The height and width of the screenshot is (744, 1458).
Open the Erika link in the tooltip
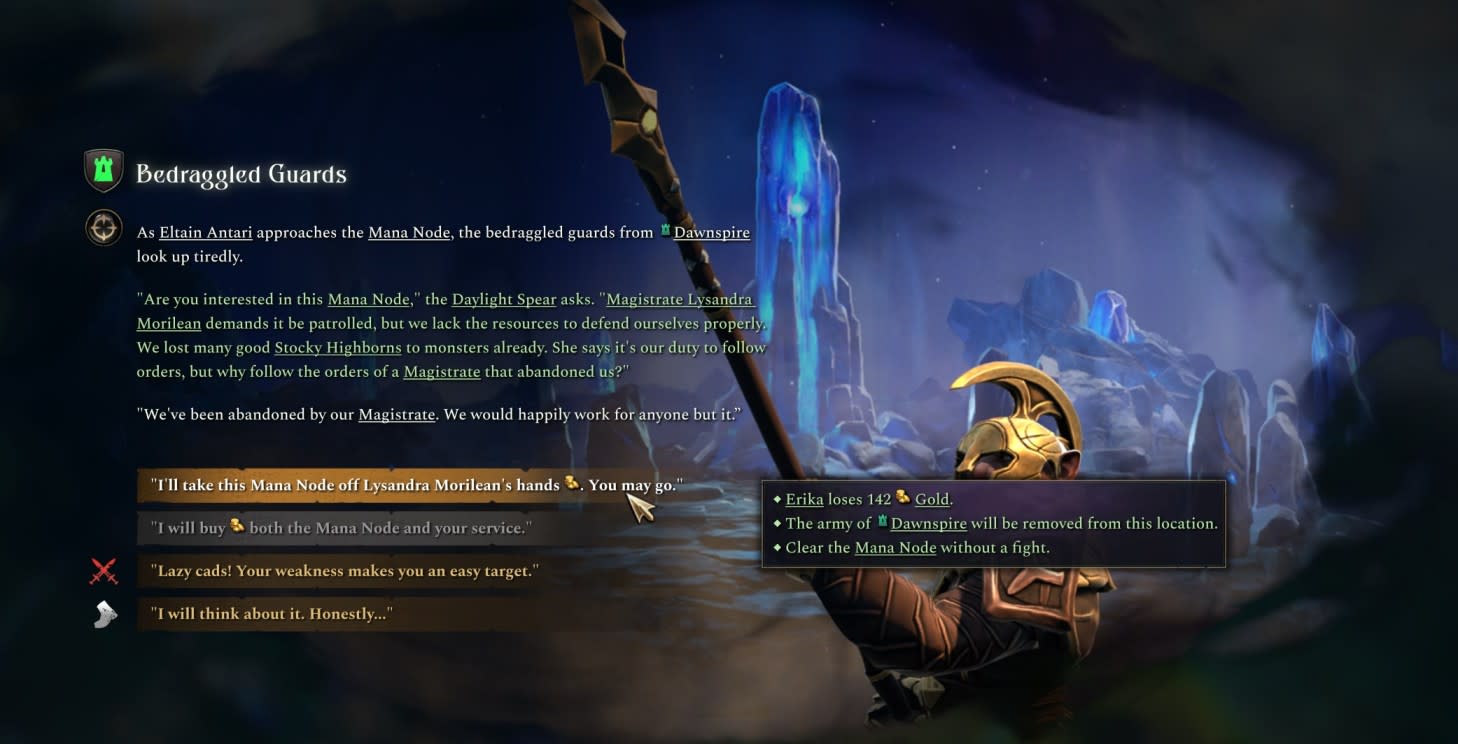[804, 499]
